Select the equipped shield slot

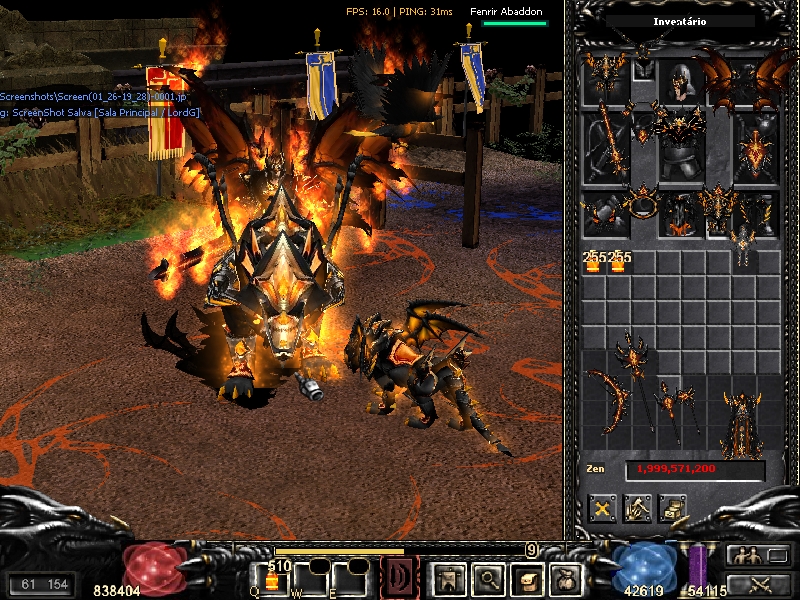(755, 150)
